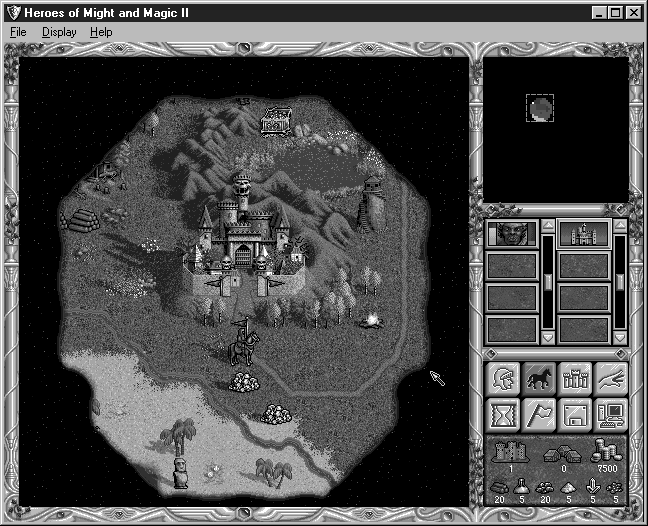Open the File menu
The width and height of the screenshot is (648, 526).
[x=18, y=32]
